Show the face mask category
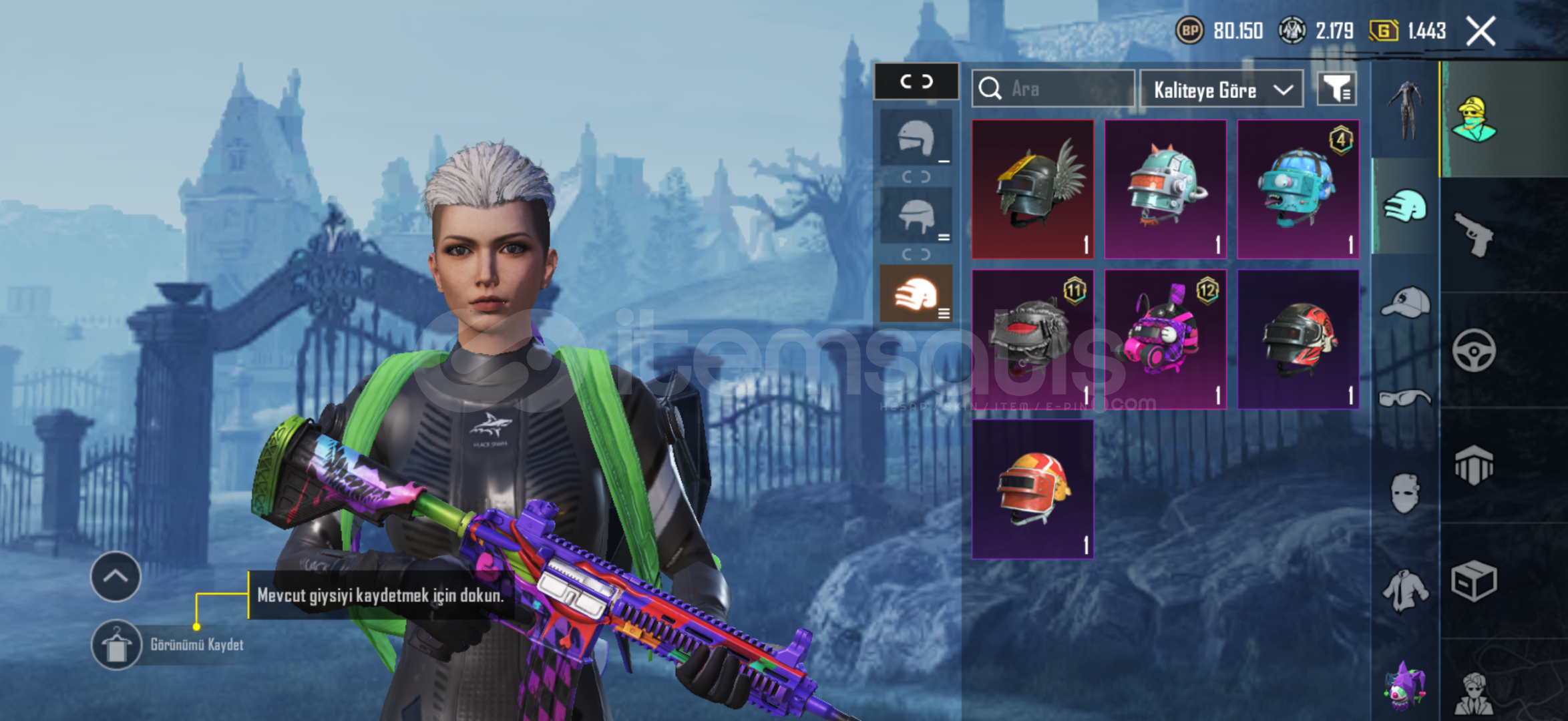Viewport: 1568px width, 721px height. click(x=1405, y=494)
